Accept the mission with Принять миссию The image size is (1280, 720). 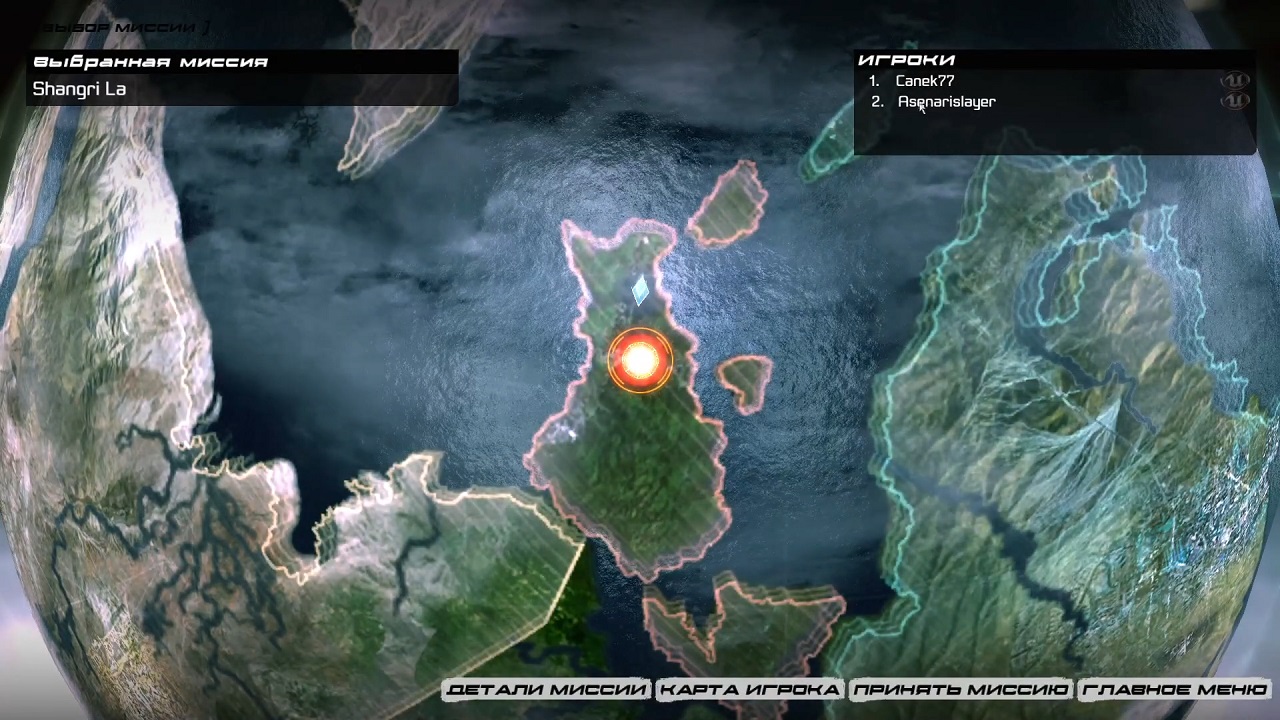(960, 690)
